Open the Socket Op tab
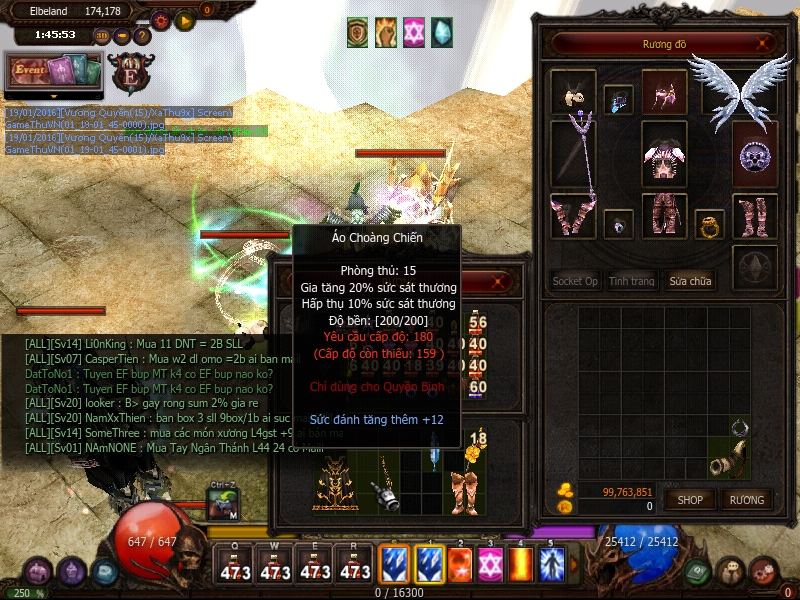 click(x=575, y=281)
